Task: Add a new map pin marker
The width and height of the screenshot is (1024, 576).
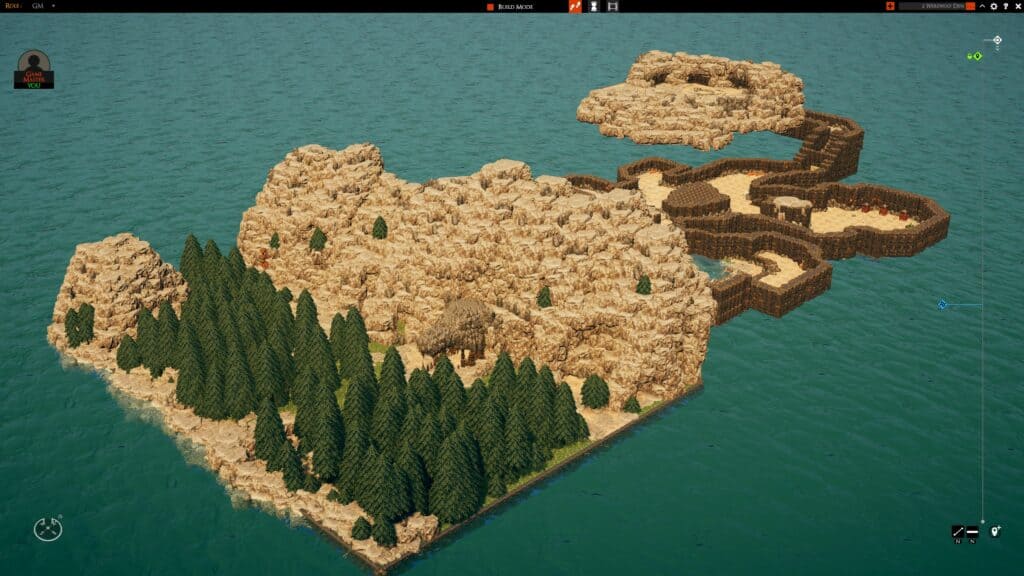Action: (x=995, y=531)
